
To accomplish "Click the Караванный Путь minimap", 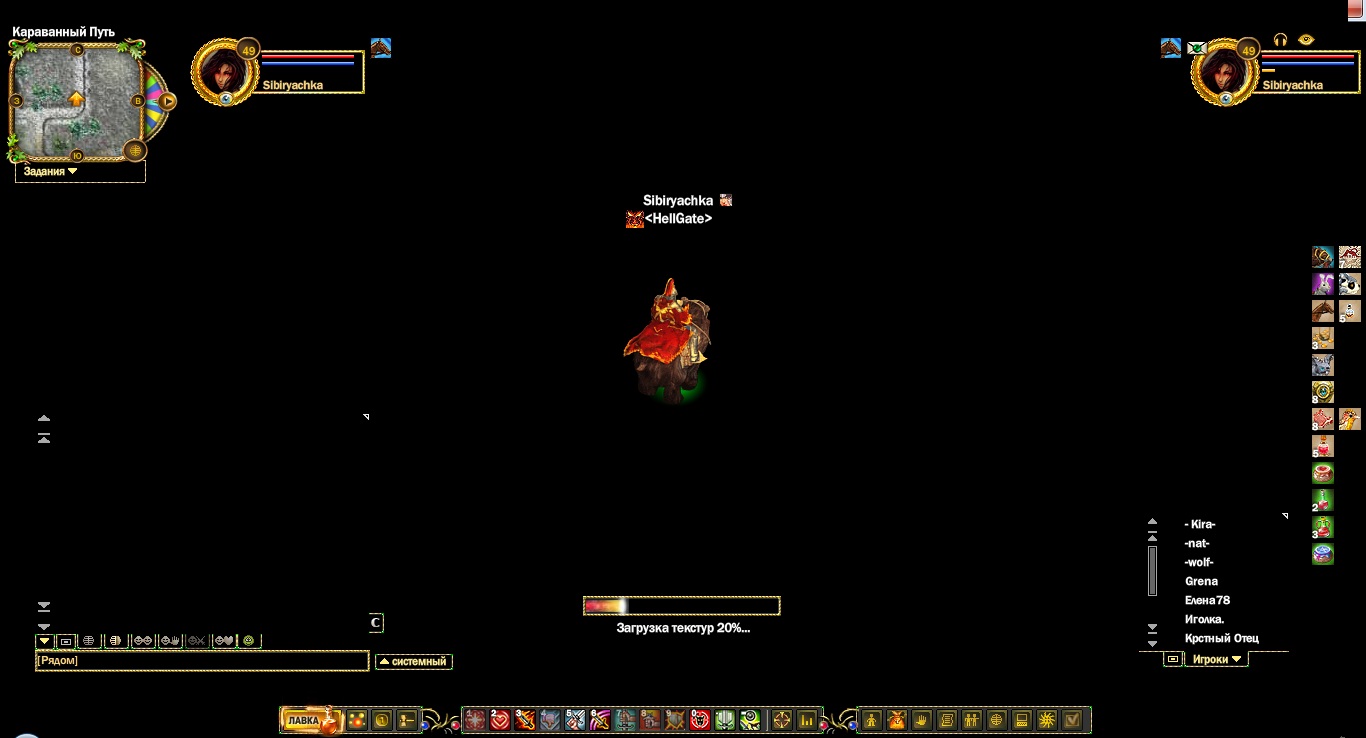I will click(76, 100).
